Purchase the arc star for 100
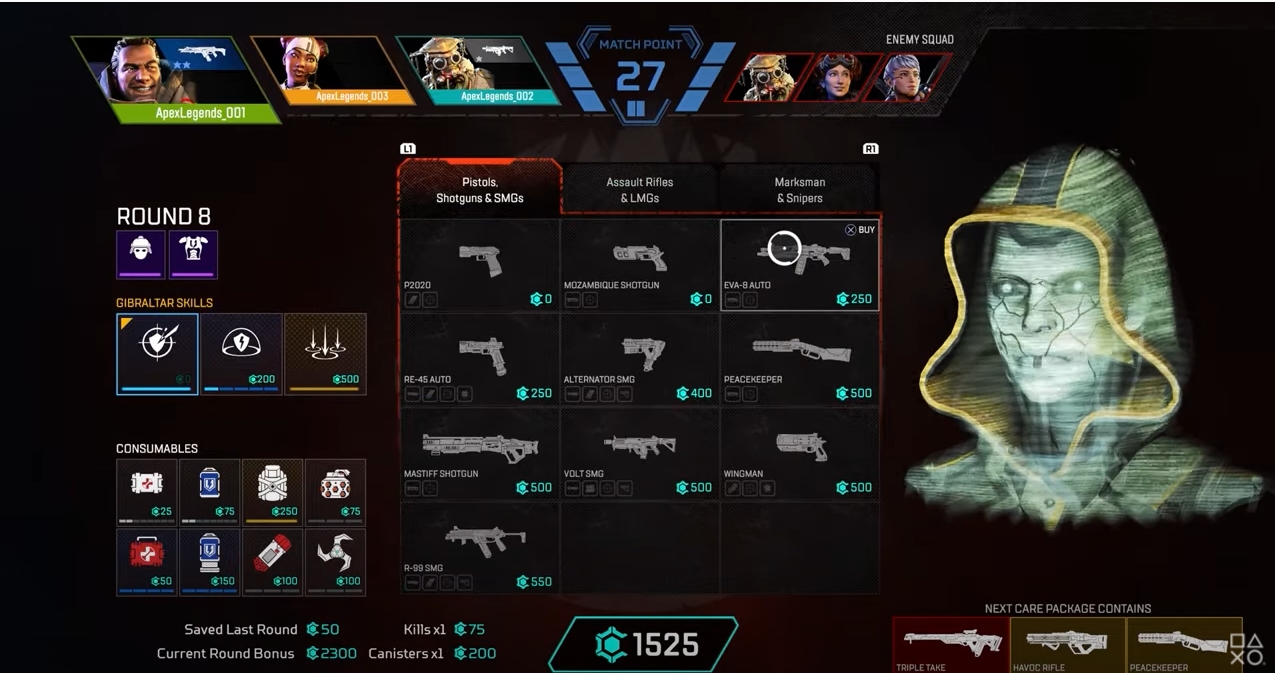This screenshot has width=1275, height=673. pos(335,561)
